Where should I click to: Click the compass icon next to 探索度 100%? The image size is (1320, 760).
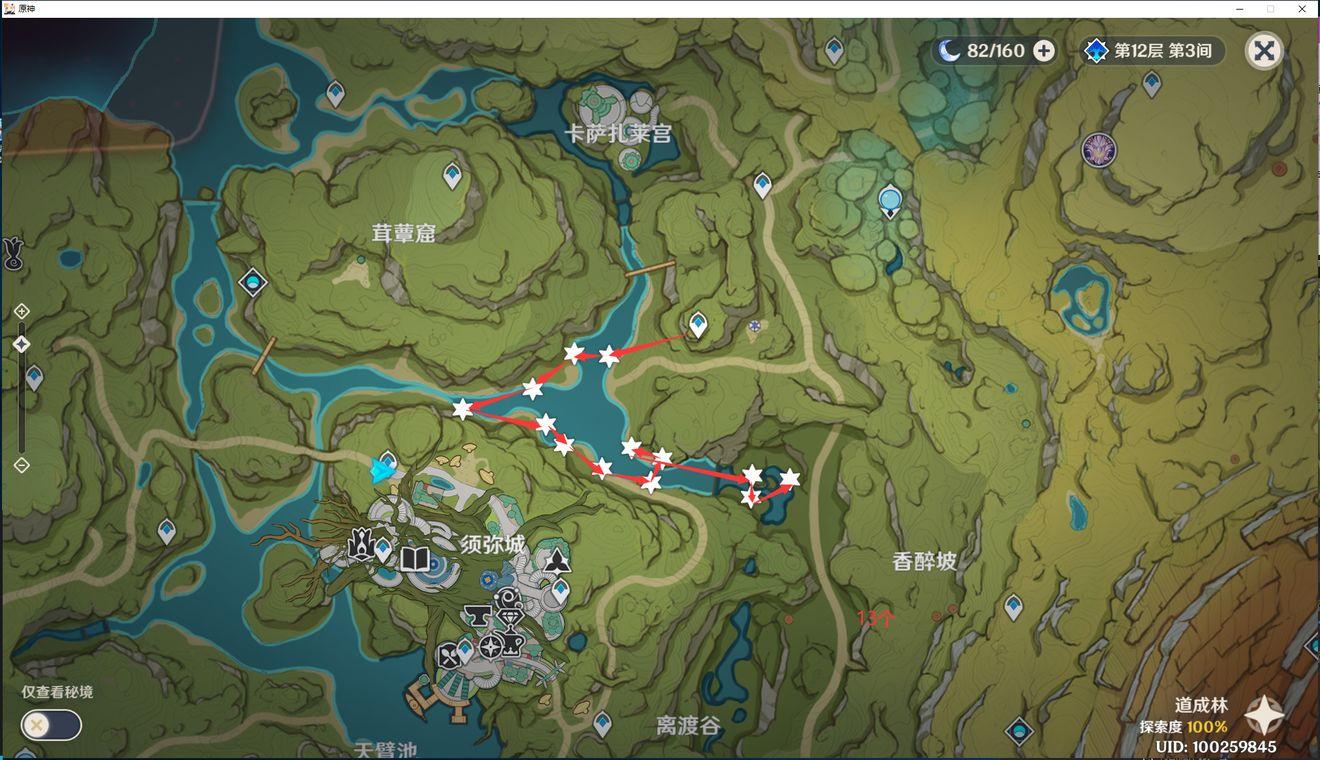pyautogui.click(x=1263, y=715)
